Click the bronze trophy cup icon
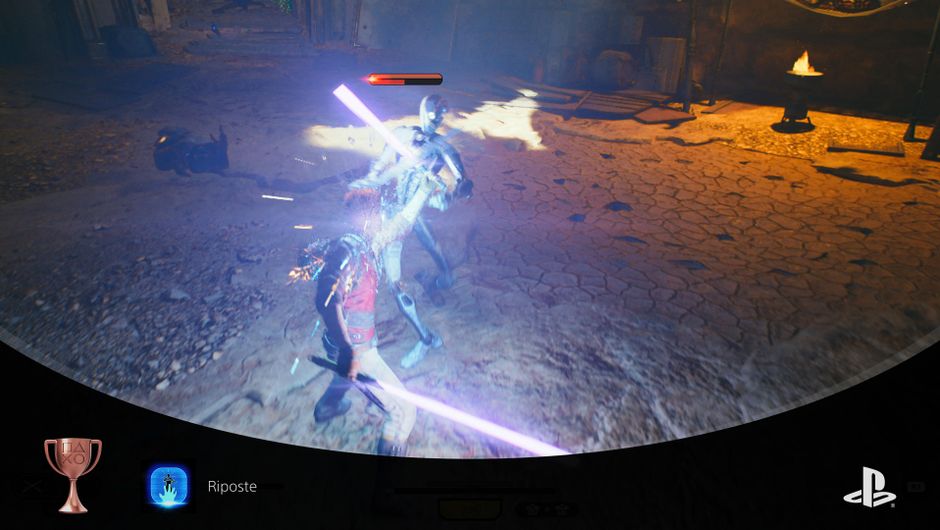 [72, 472]
